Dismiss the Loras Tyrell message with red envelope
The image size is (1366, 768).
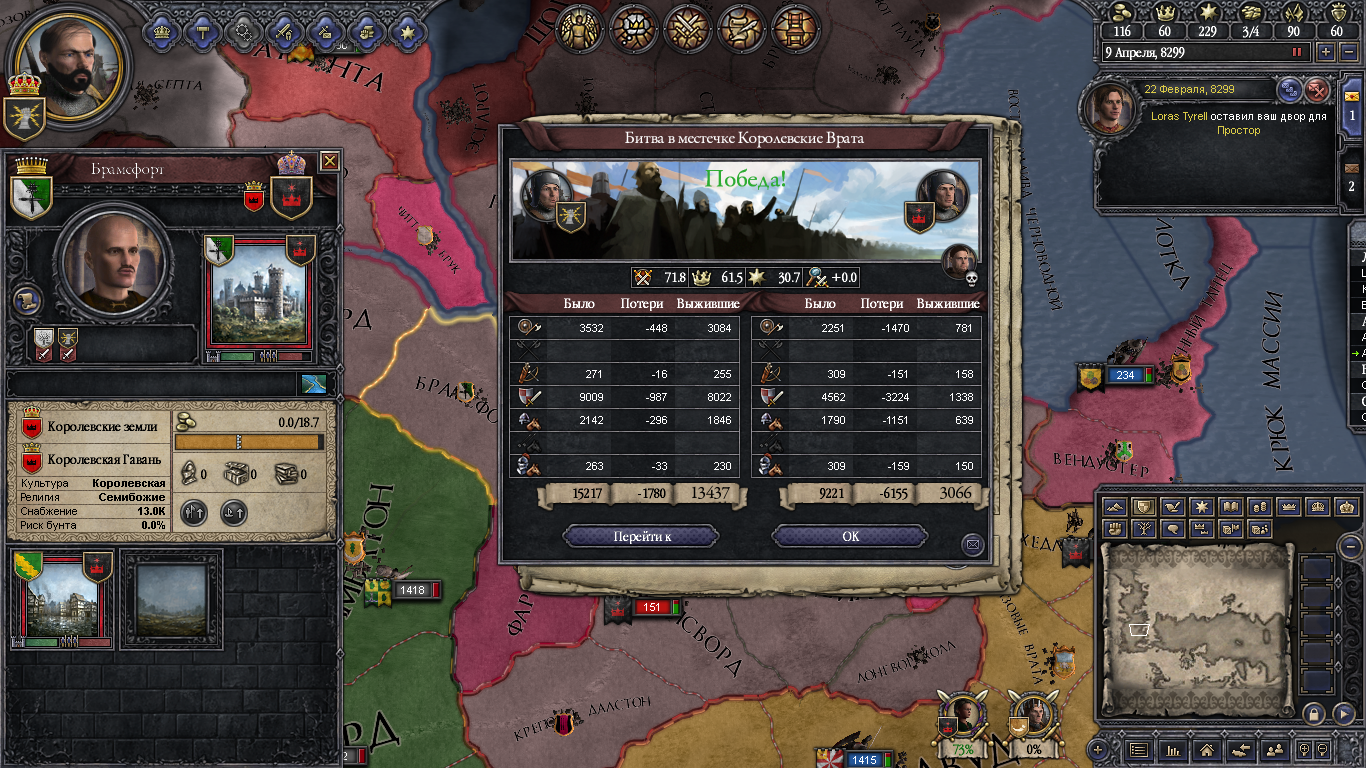pos(1318,90)
